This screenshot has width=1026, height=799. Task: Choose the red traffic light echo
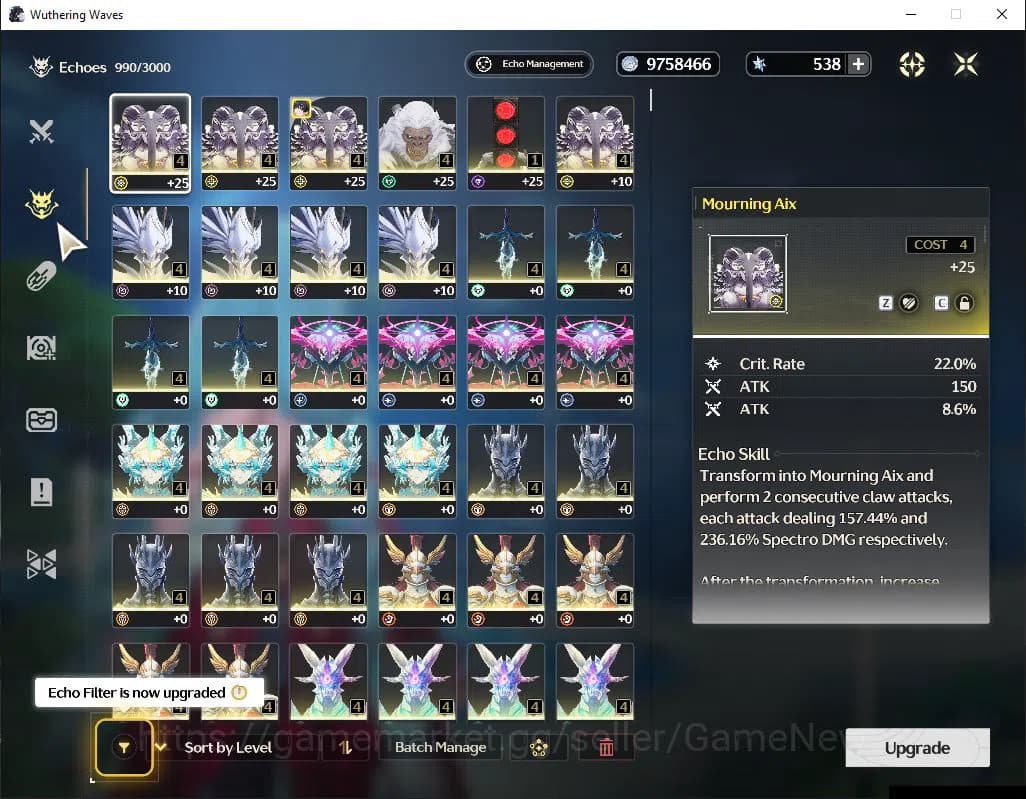point(506,141)
